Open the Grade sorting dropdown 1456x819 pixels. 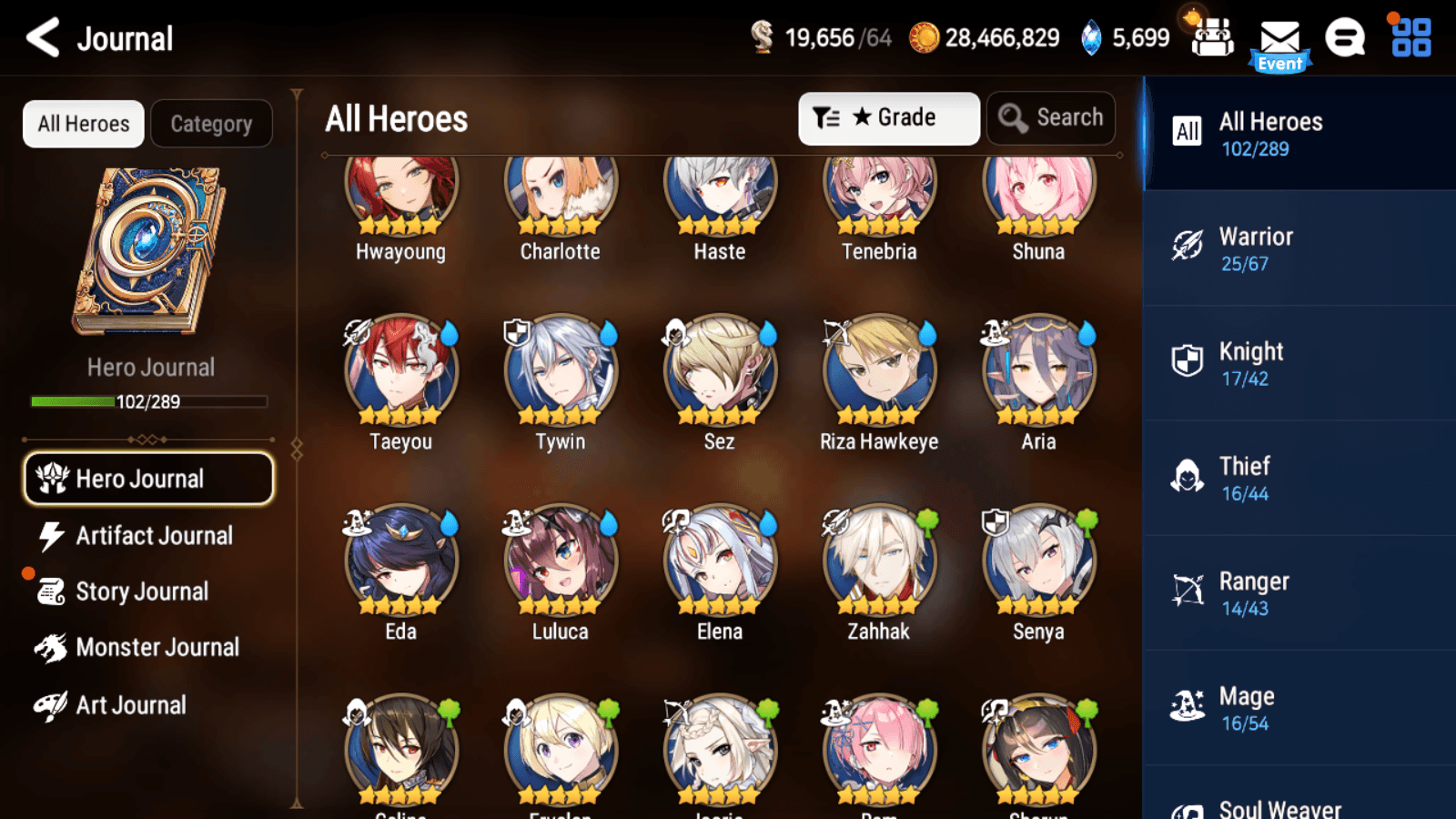tap(888, 117)
